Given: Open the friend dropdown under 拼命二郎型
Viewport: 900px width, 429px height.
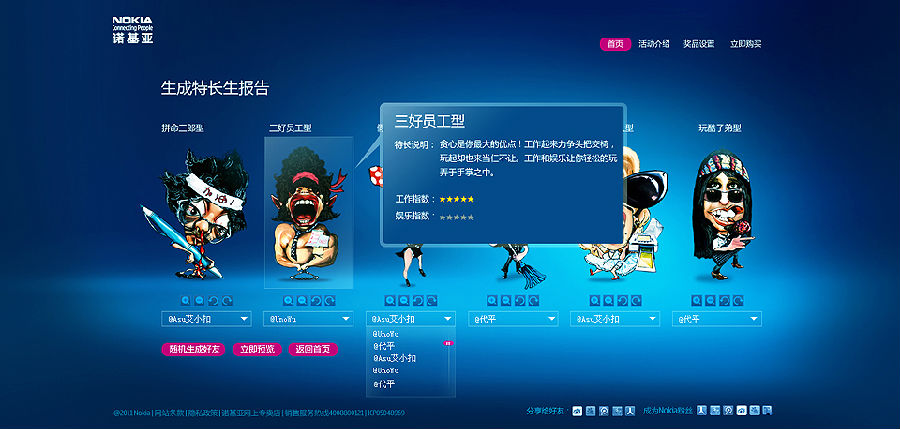Looking at the screenshot, I should [x=206, y=319].
